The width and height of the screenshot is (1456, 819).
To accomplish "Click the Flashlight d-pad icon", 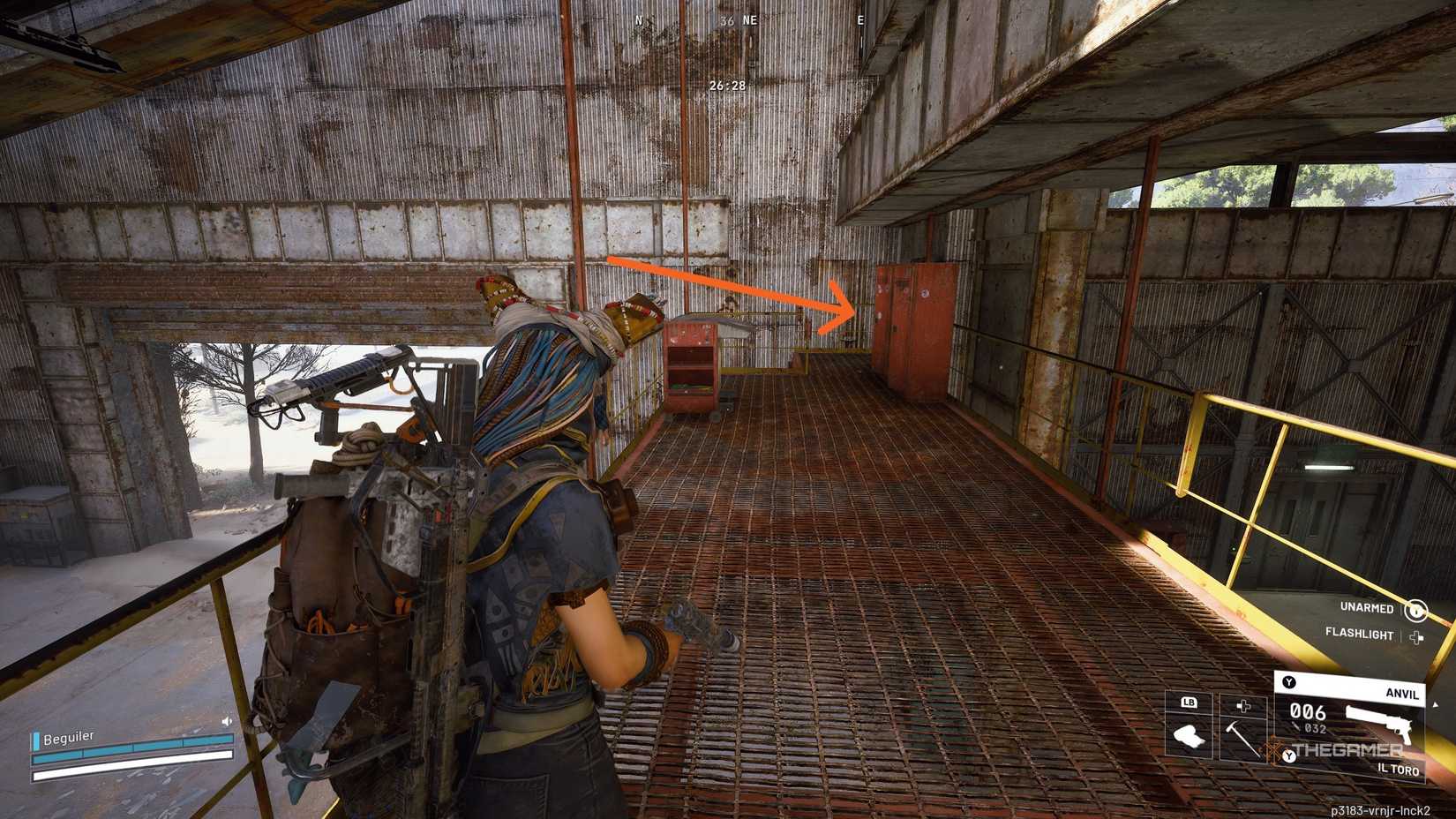I will 1415,635.
